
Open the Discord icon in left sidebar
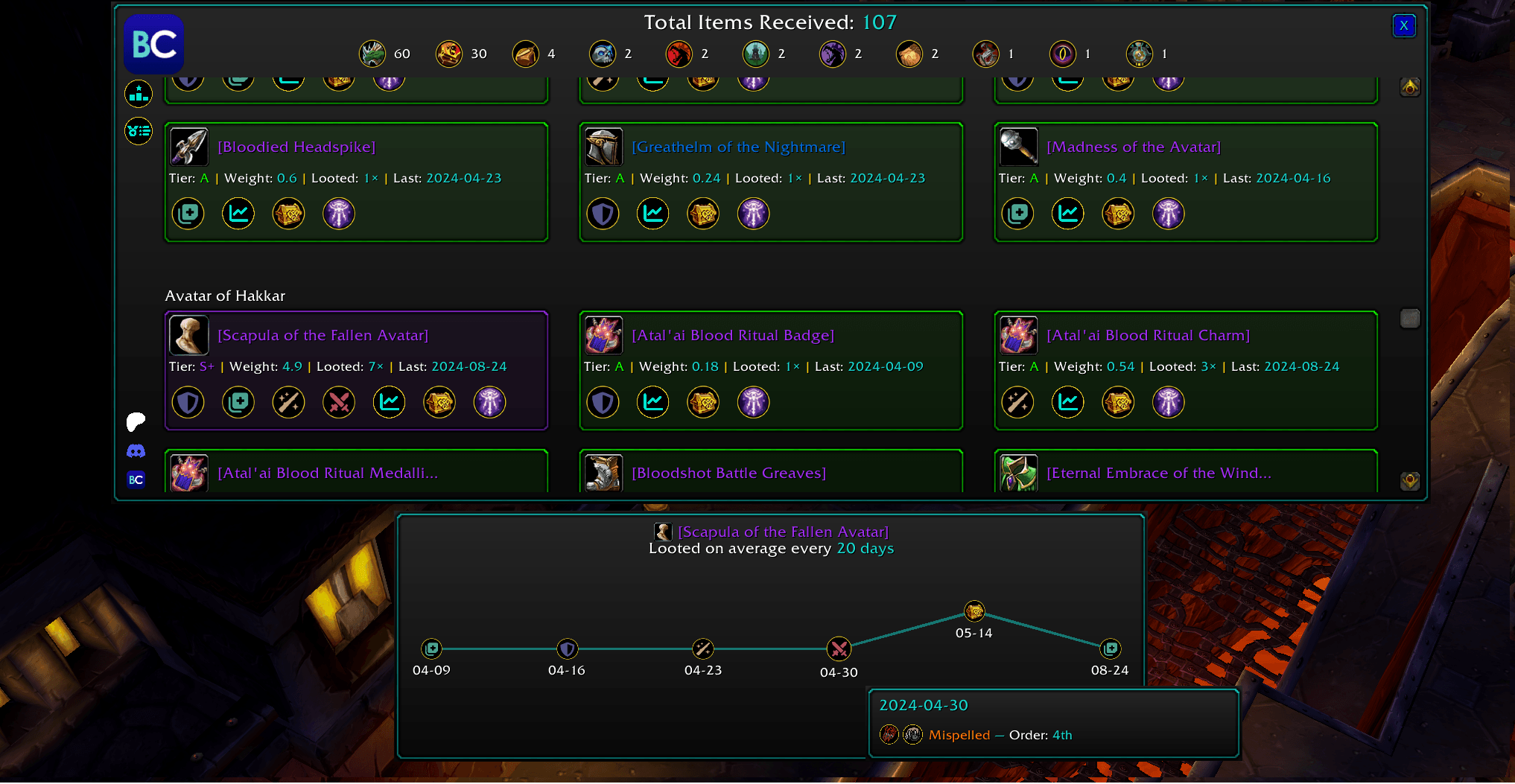pyautogui.click(x=136, y=450)
